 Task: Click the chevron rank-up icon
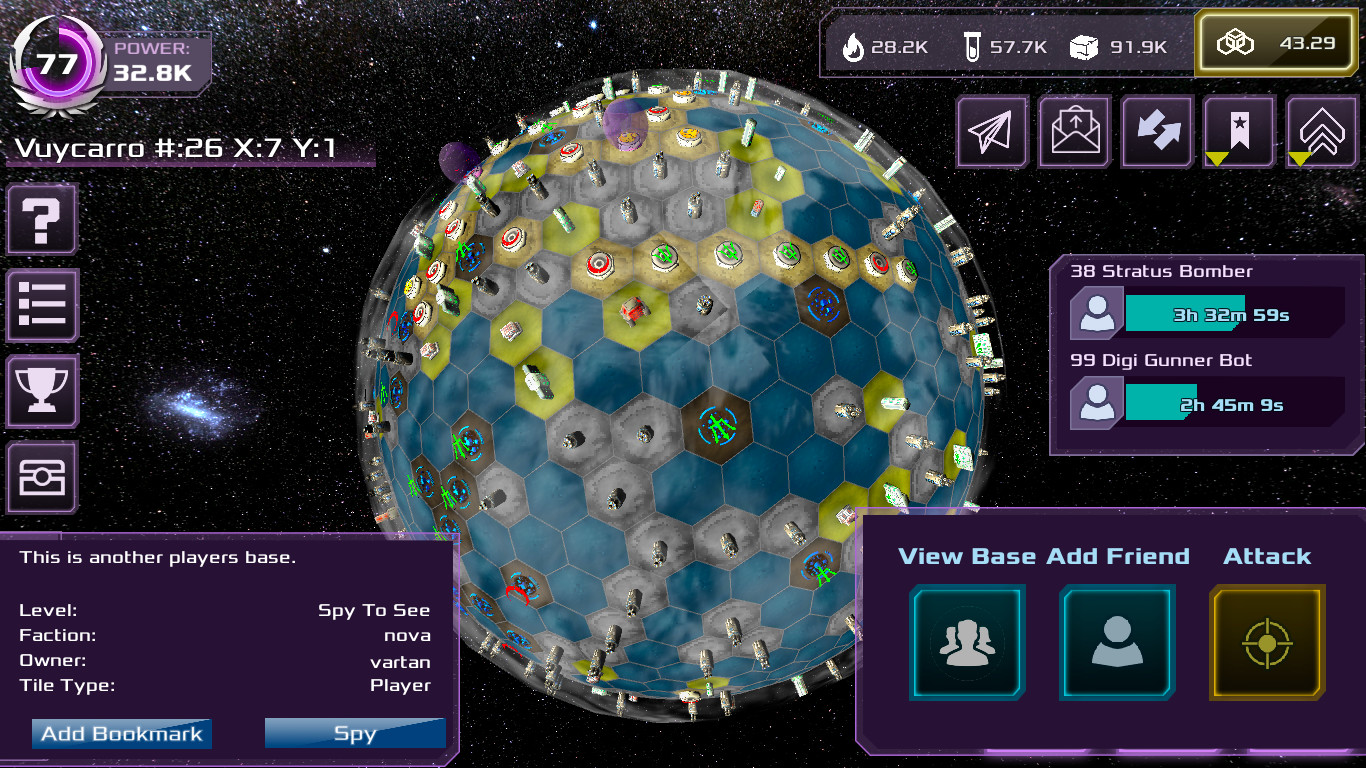pos(1321,131)
